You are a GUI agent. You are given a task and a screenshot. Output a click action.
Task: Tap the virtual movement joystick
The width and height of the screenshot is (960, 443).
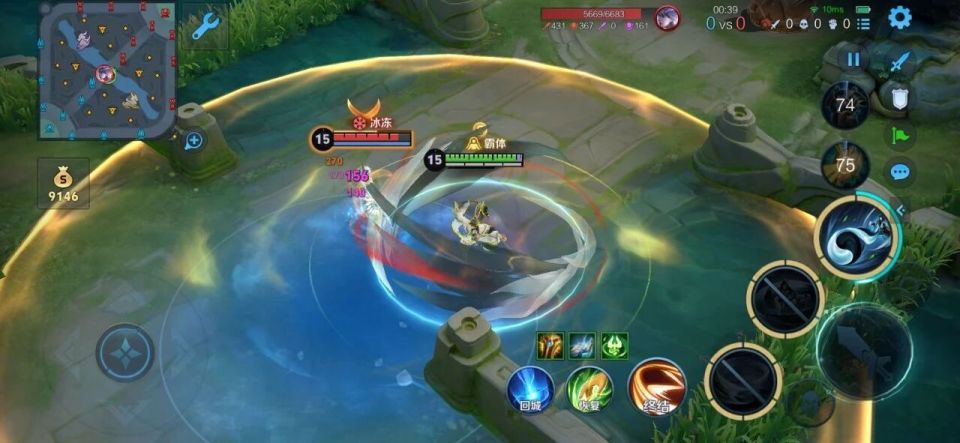point(125,353)
